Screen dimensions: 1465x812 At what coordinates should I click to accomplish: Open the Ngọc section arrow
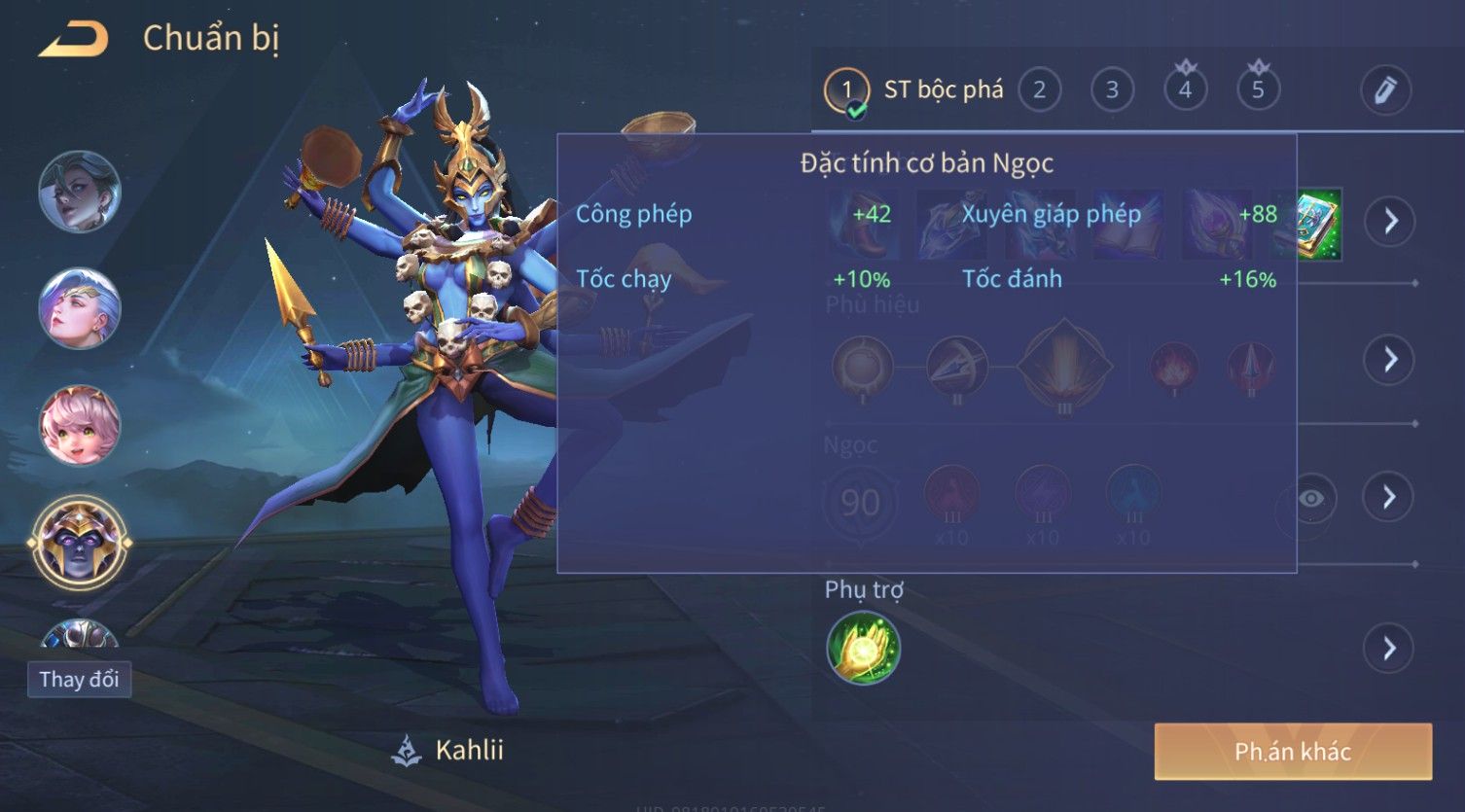click(1390, 497)
